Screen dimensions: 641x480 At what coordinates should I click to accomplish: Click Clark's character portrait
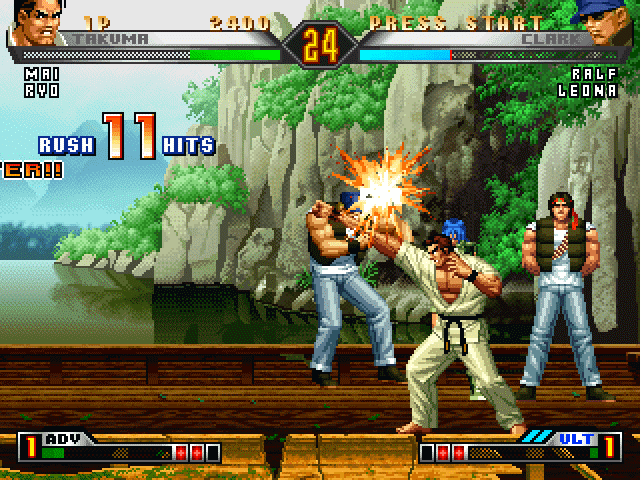click(609, 26)
